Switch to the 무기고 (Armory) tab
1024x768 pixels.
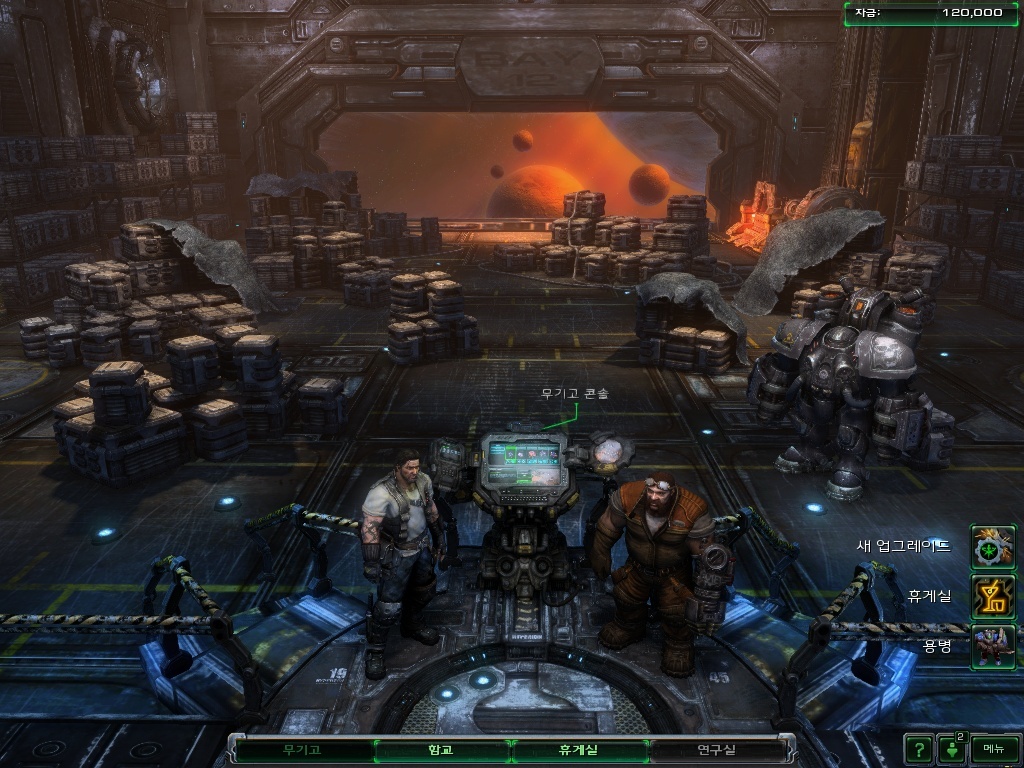pyautogui.click(x=304, y=749)
